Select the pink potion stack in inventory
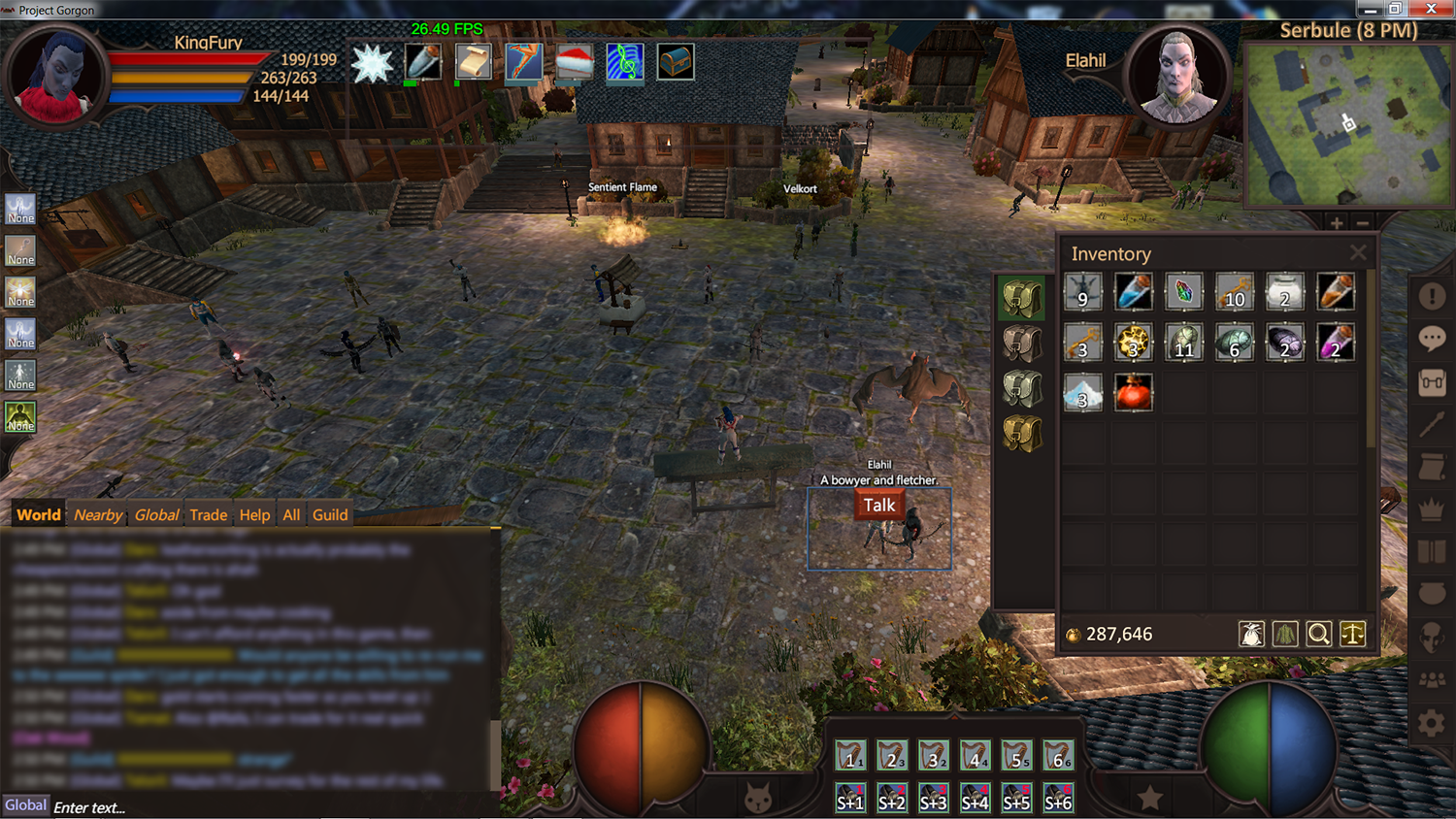The height and width of the screenshot is (819, 1456). (x=1335, y=343)
